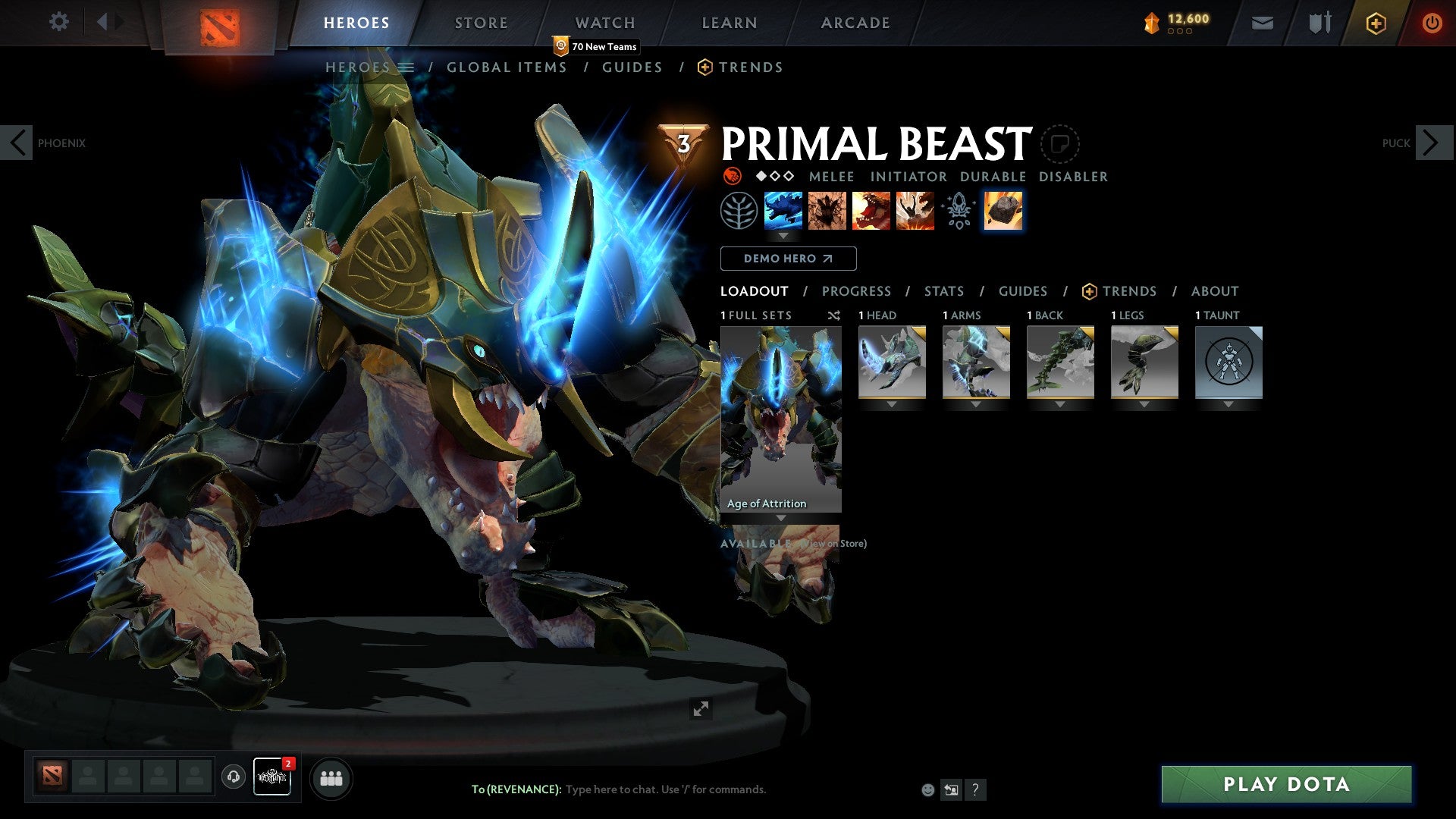Viewport: 1456px width, 819px height.
Task: Open the friends list icon
Action: [x=330, y=777]
